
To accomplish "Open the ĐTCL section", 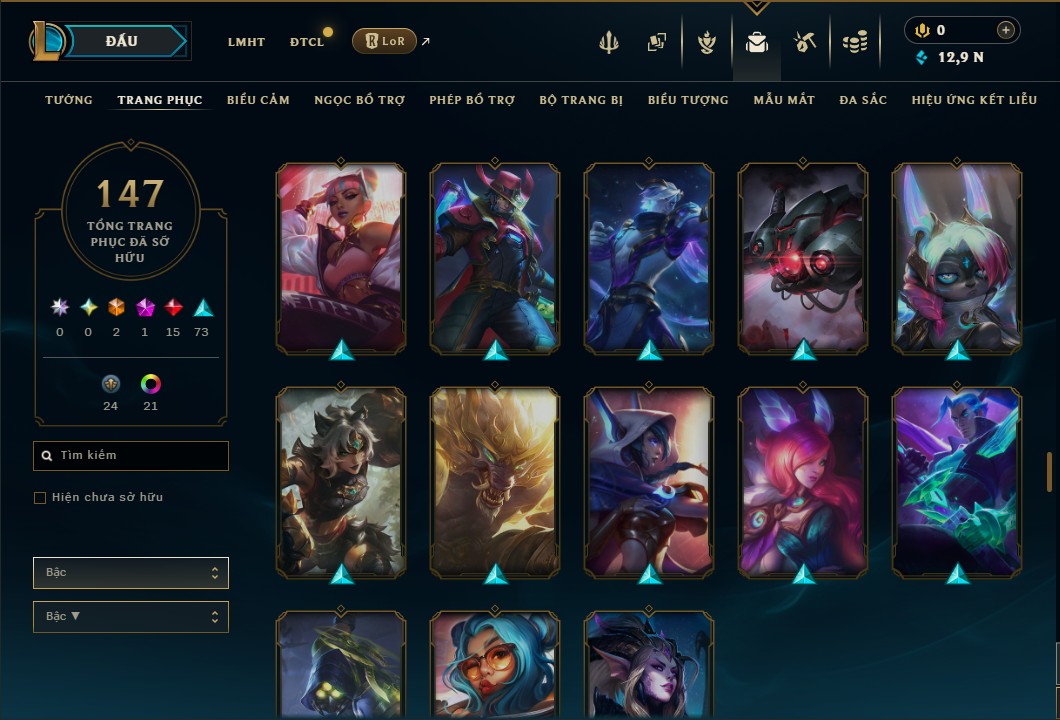I will tap(307, 42).
